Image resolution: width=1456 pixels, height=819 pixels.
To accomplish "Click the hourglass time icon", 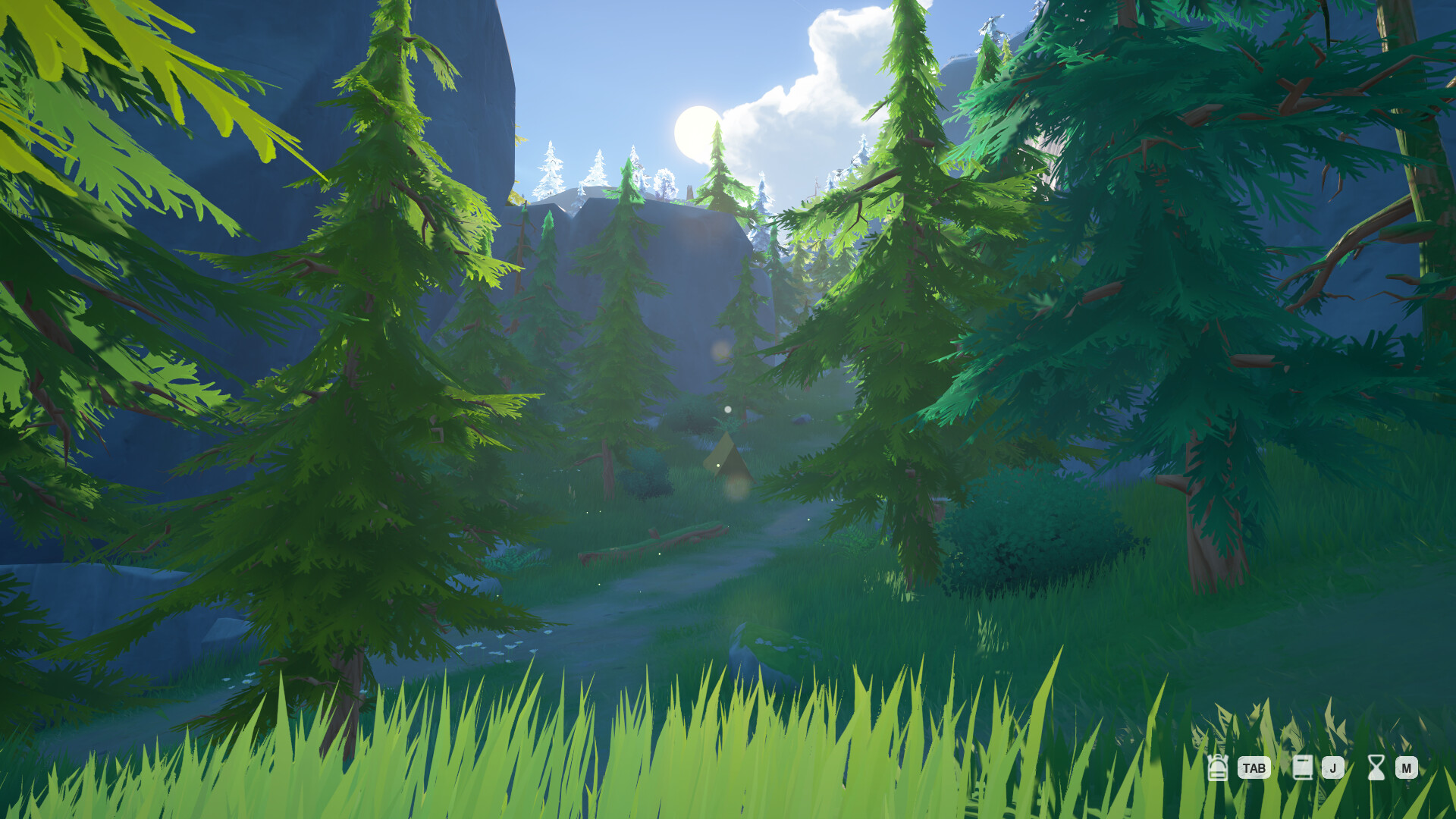I will (1376, 767).
